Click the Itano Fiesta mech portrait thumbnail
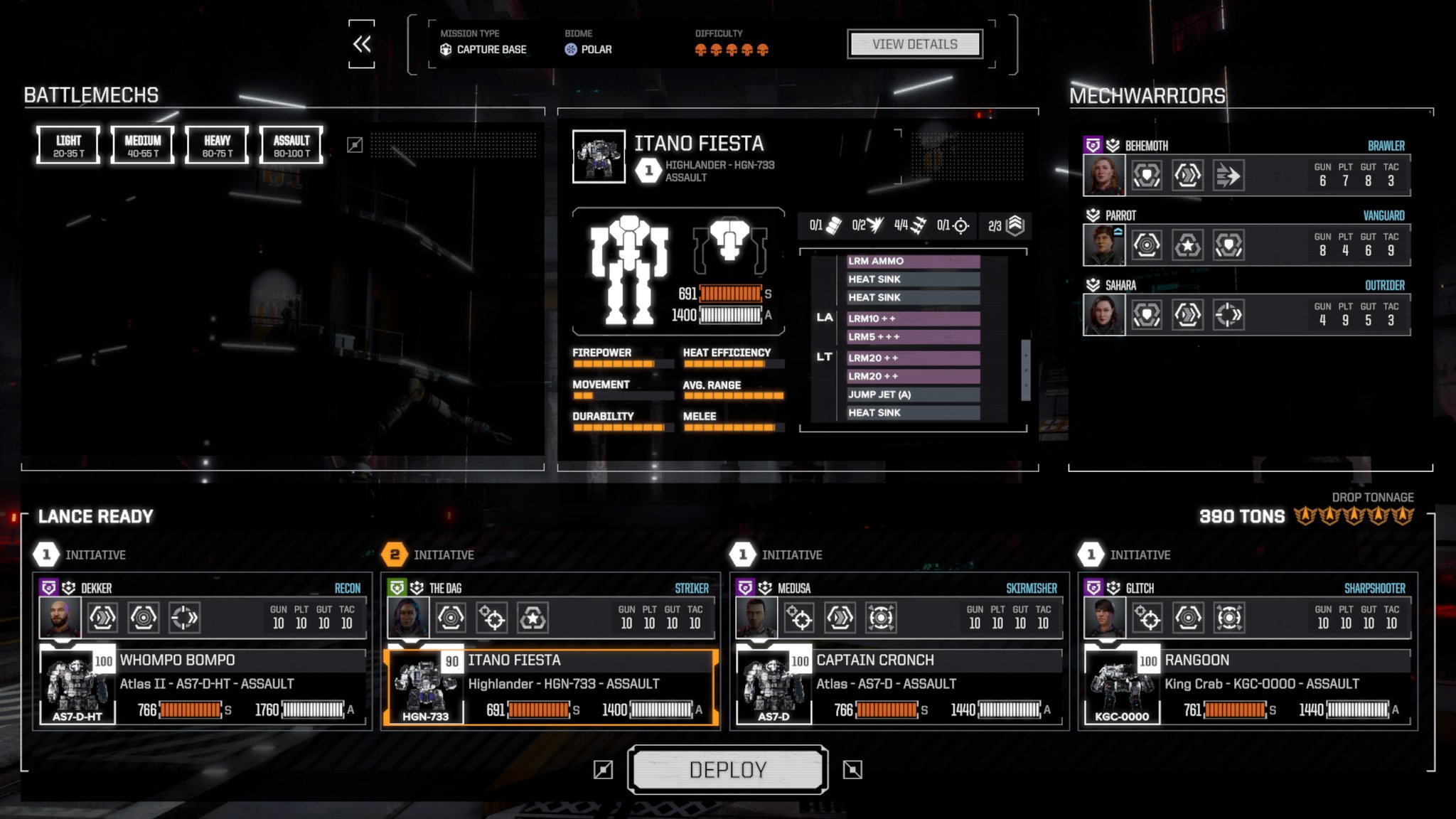 tap(599, 156)
